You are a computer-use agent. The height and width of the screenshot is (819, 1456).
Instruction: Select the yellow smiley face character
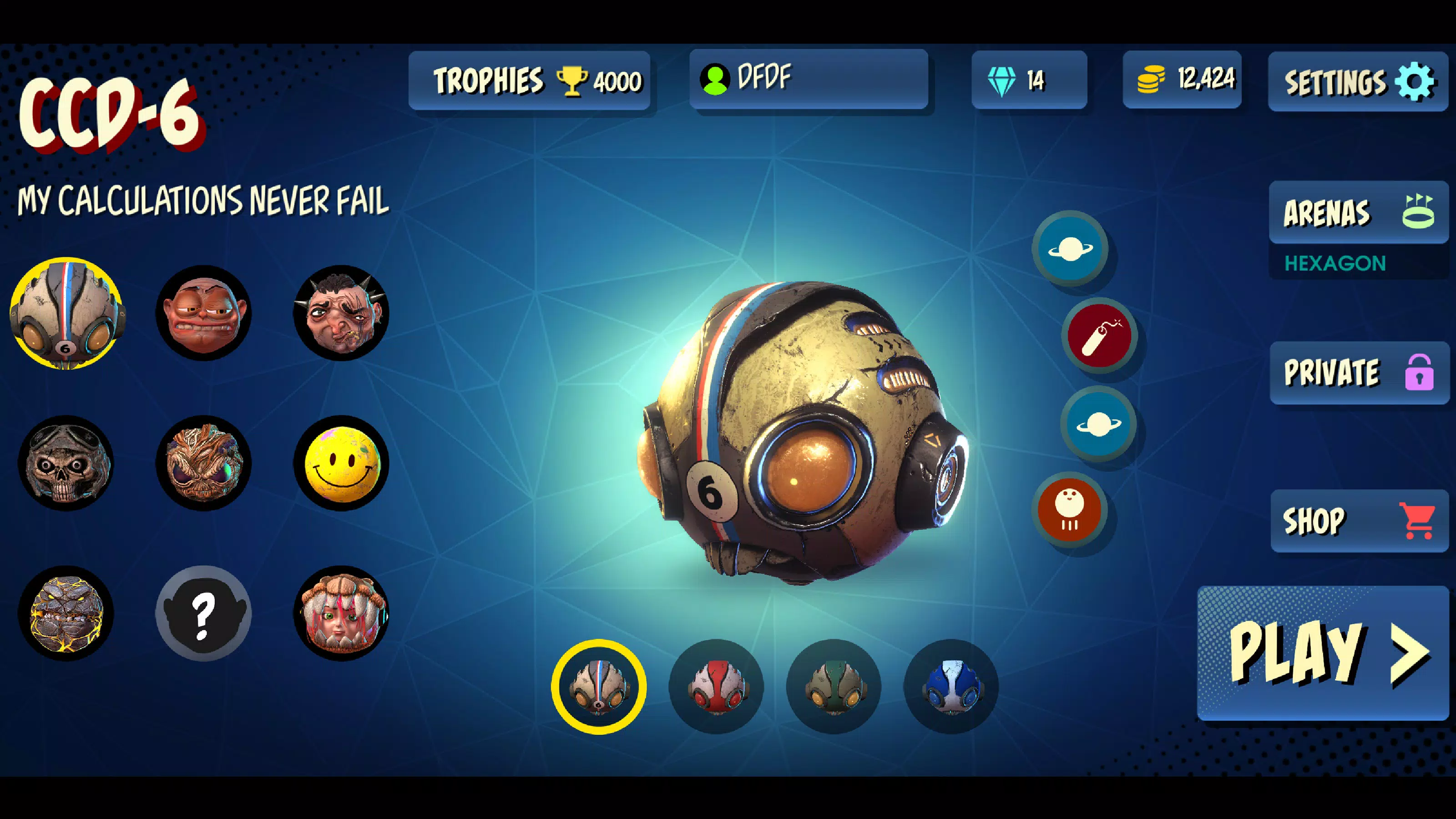(341, 464)
